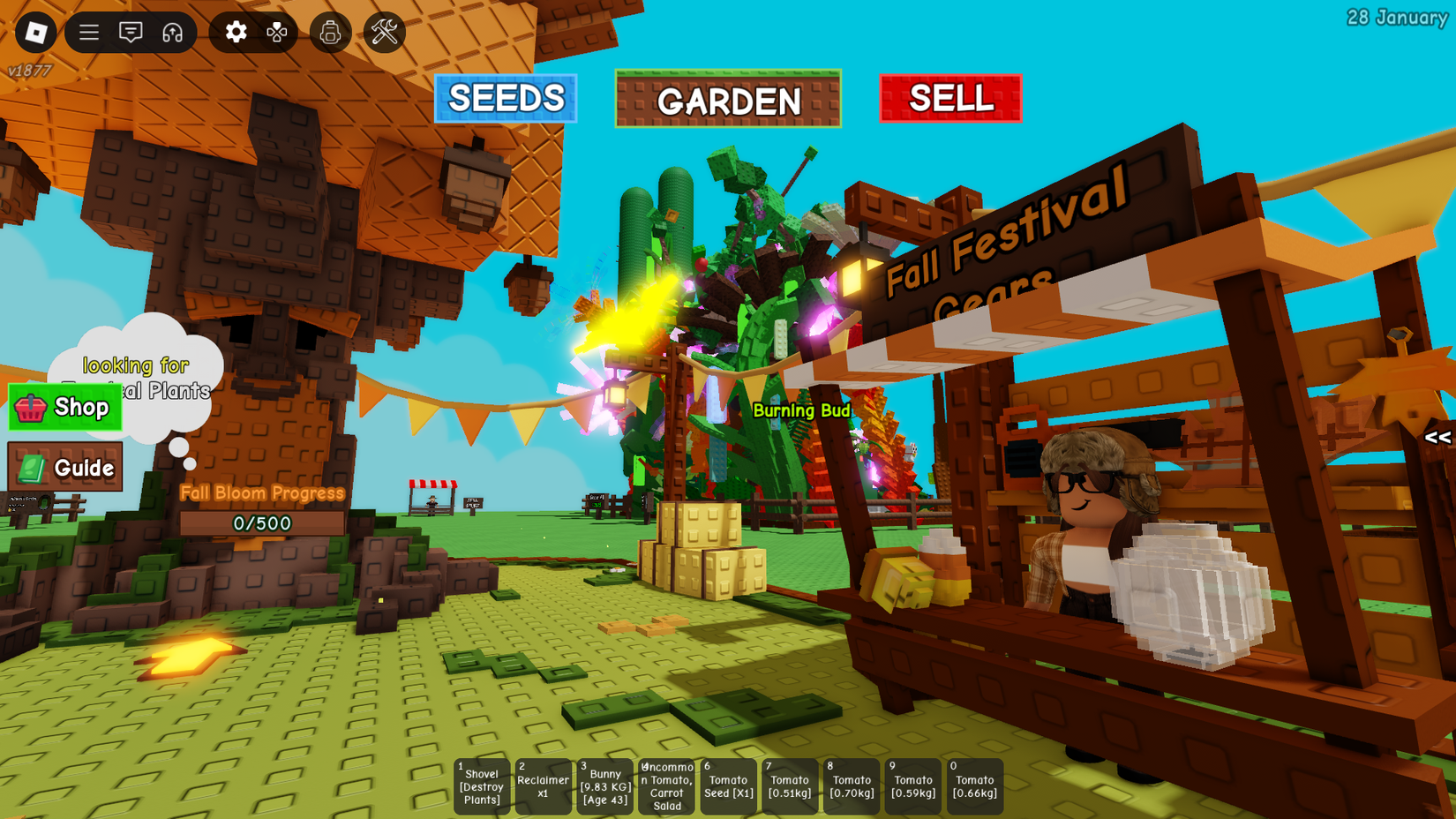Open the Shop panel
The width and height of the screenshot is (1456, 819).
[x=66, y=408]
